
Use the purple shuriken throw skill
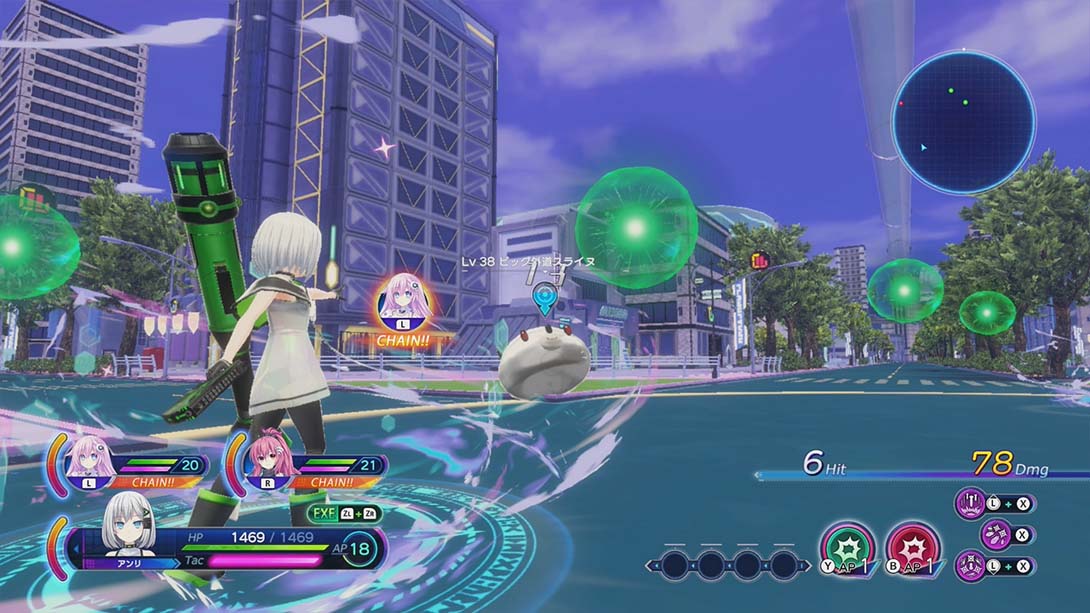(995, 535)
